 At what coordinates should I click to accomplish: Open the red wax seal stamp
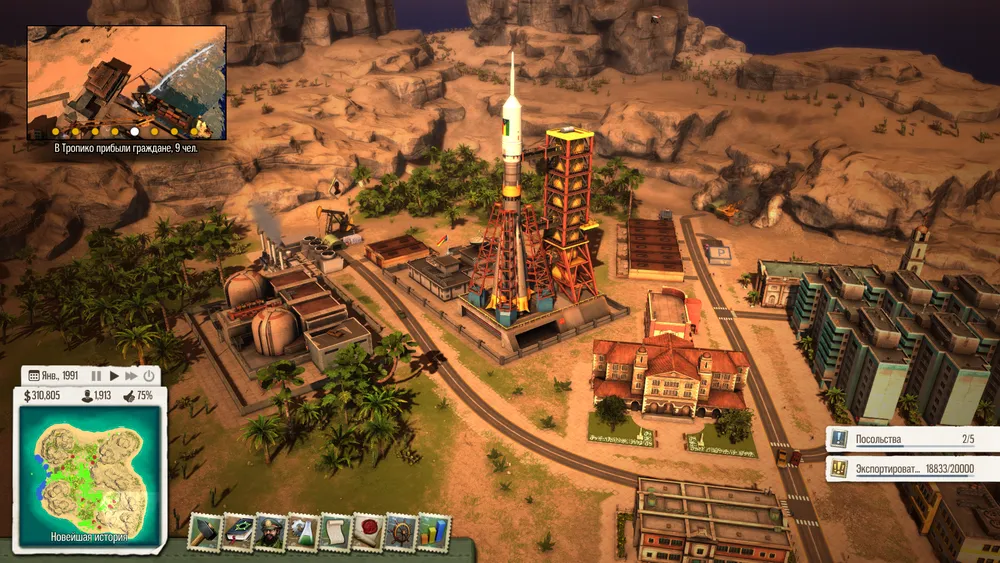368,532
